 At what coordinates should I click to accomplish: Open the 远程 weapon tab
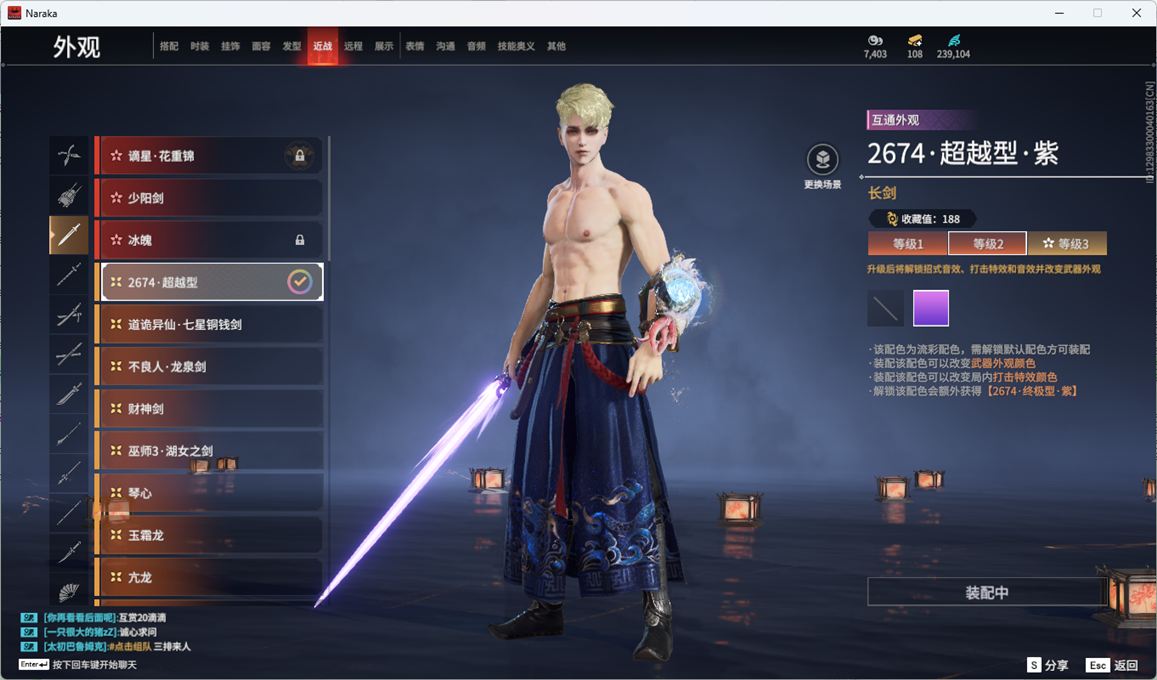353,46
